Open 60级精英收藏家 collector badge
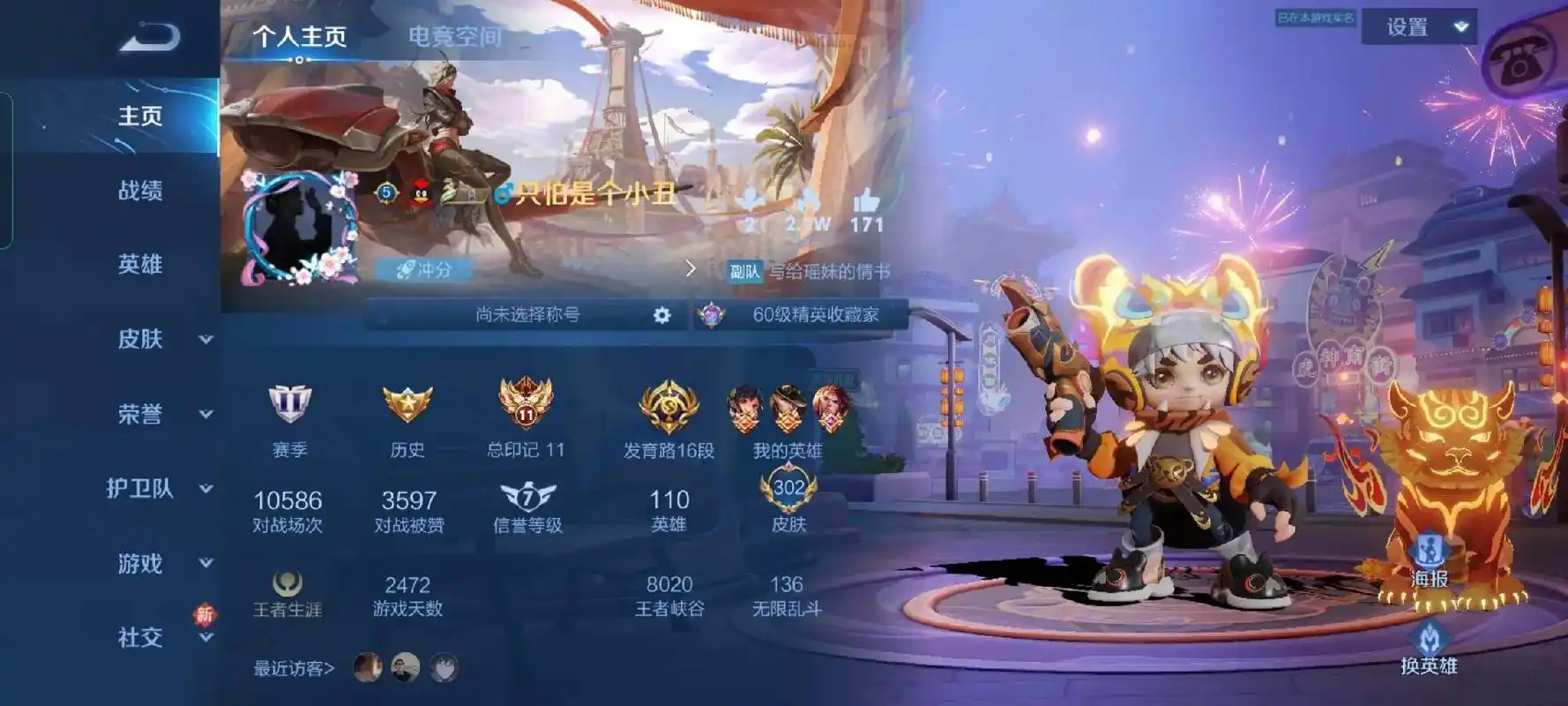This screenshot has height=706, width=1568. coord(801,315)
